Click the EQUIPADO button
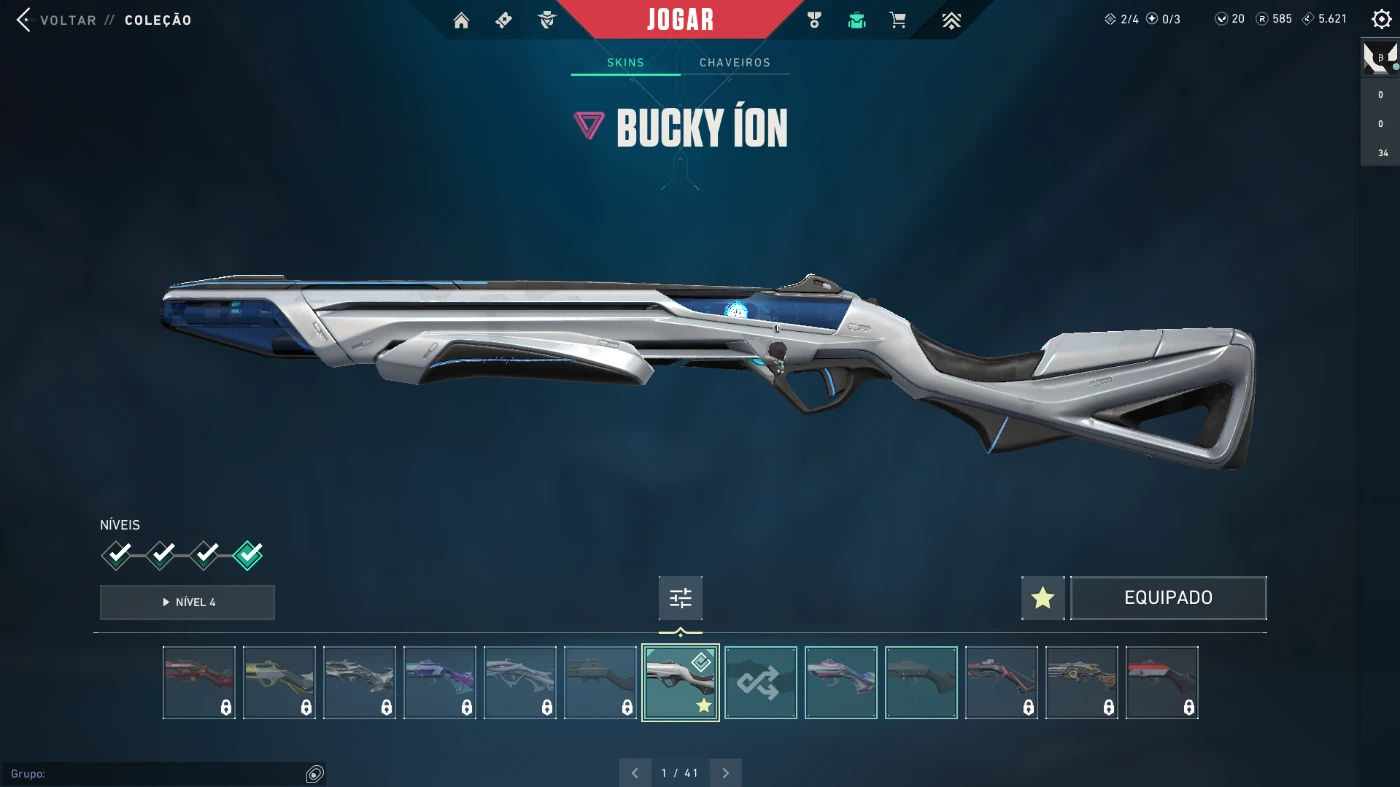Screen dimensions: 1400x787 click(x=1168, y=598)
